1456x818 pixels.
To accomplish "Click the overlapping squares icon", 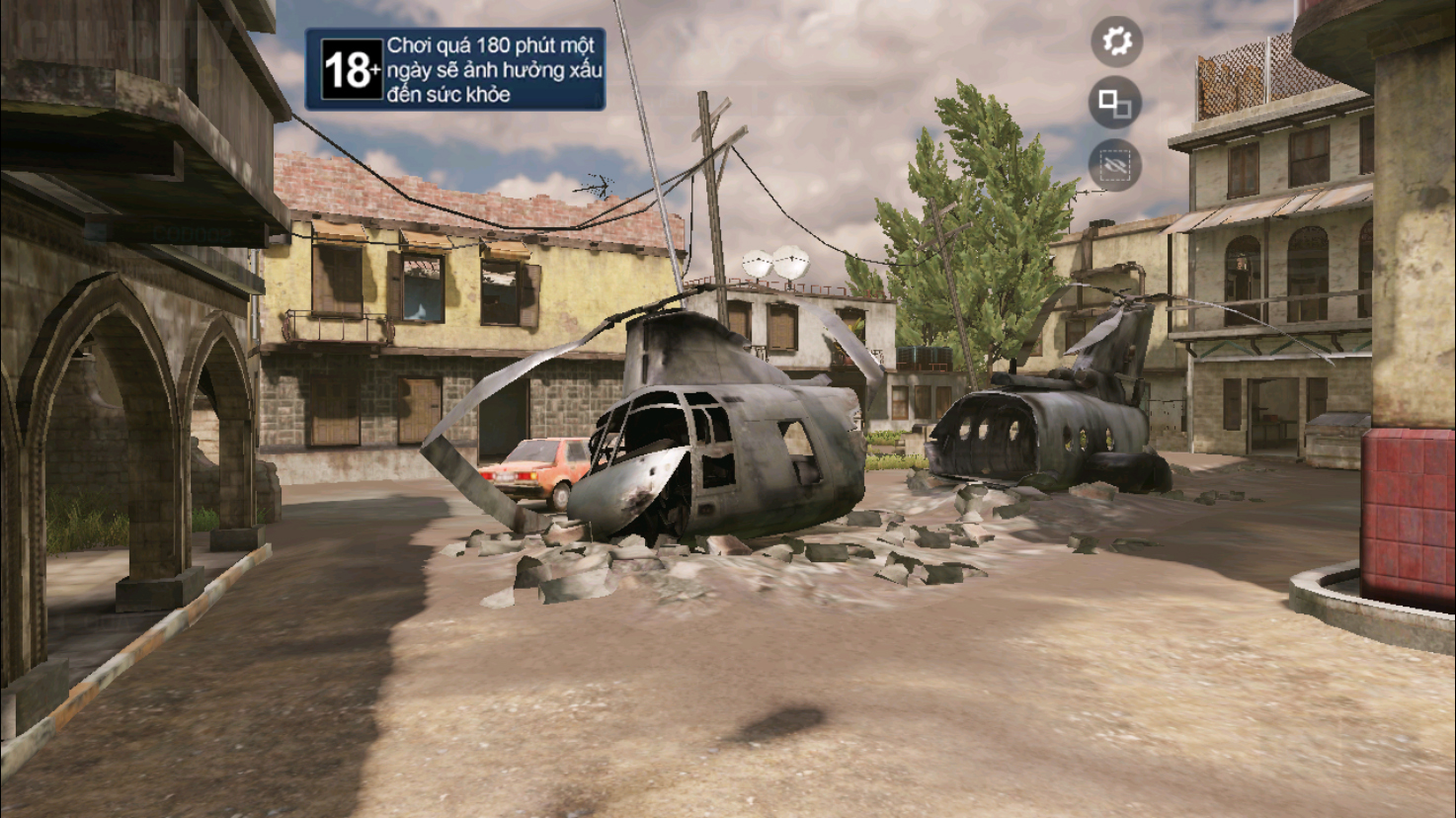I will click(x=1115, y=103).
